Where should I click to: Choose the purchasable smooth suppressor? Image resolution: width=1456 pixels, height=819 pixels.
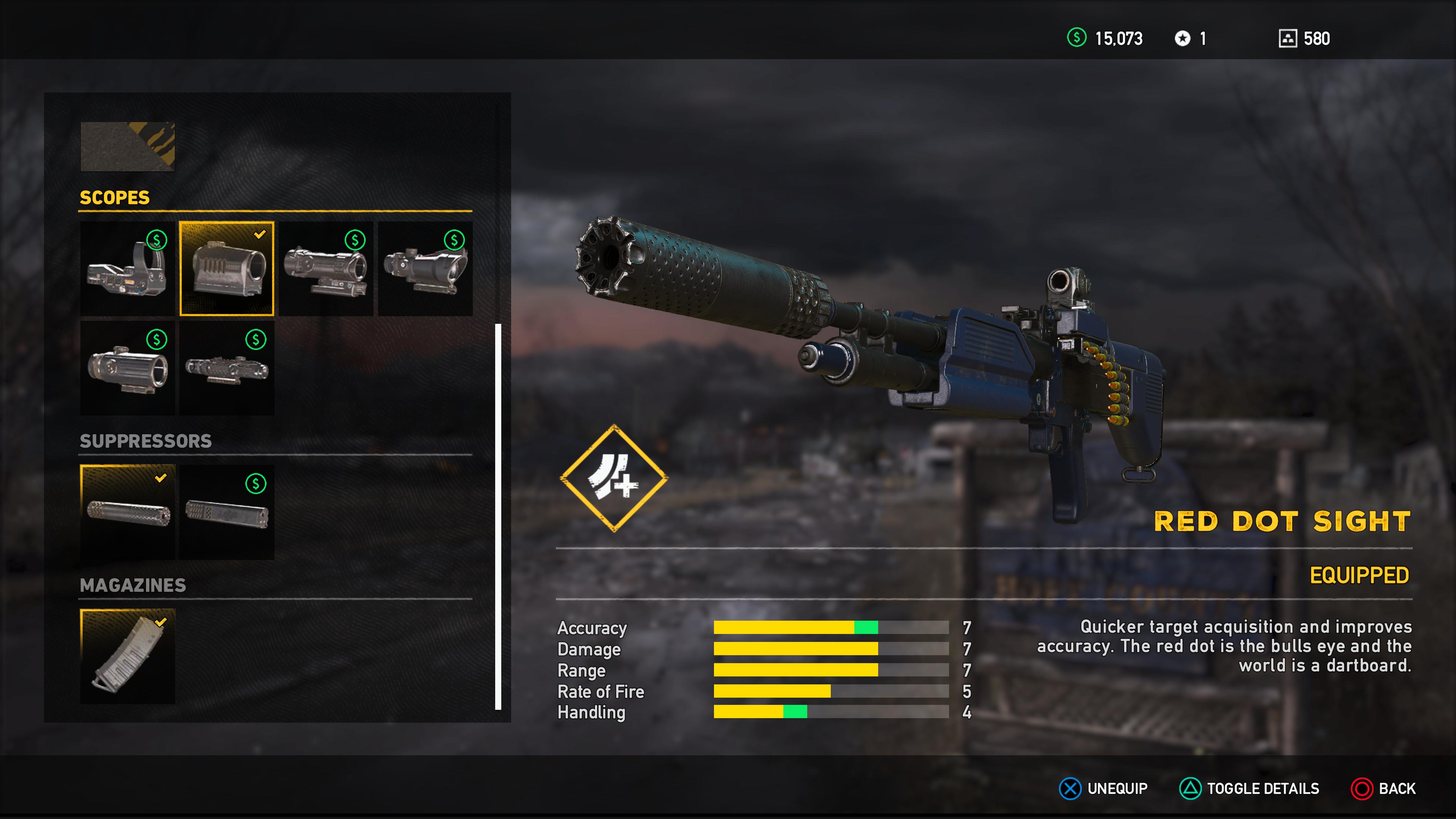(227, 512)
